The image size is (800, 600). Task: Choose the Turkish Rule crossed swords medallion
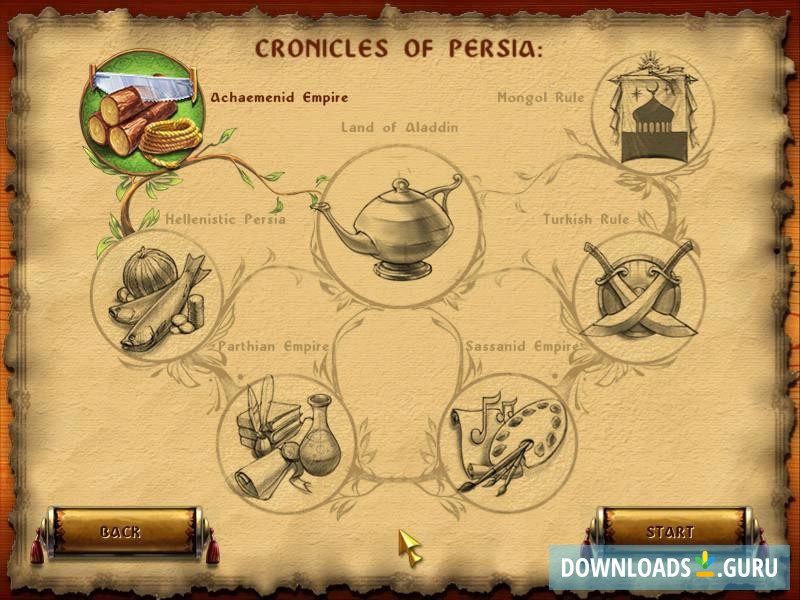pyautogui.click(x=639, y=297)
